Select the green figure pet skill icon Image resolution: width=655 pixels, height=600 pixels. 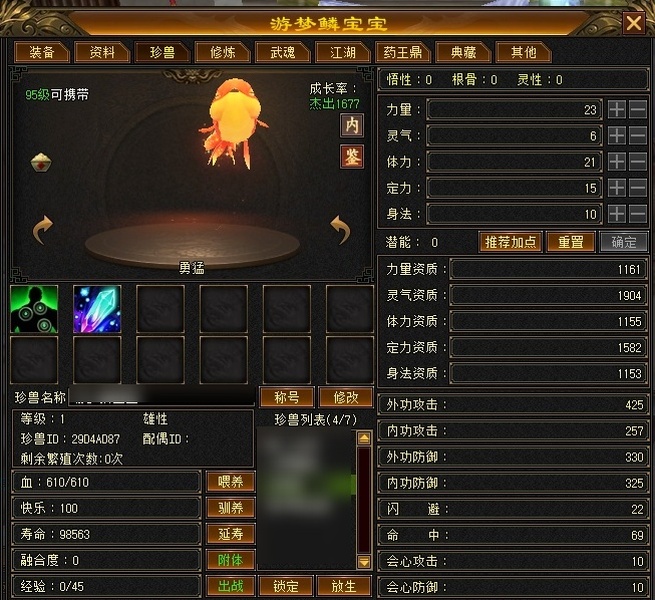tap(34, 309)
